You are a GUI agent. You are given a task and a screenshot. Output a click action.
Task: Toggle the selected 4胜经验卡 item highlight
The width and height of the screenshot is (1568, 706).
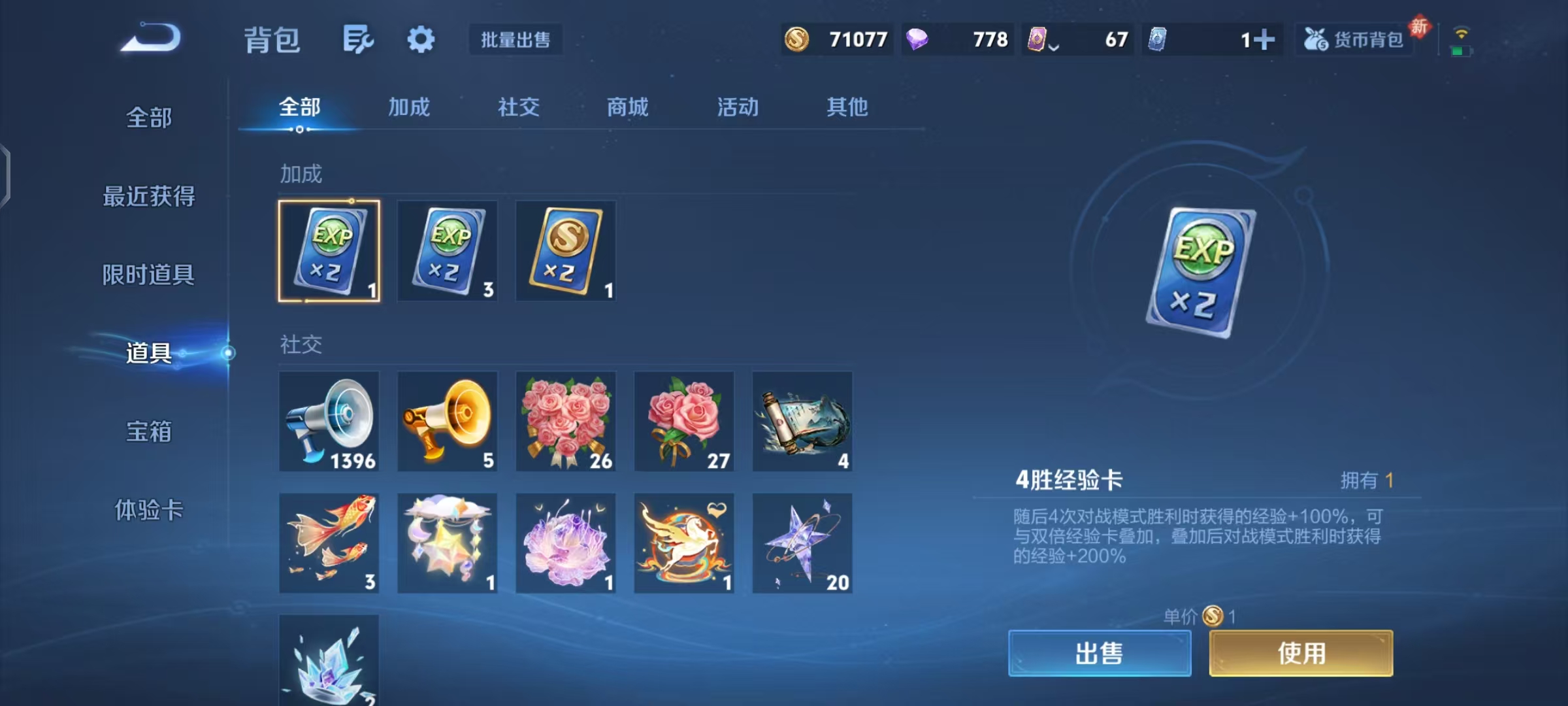pos(330,252)
